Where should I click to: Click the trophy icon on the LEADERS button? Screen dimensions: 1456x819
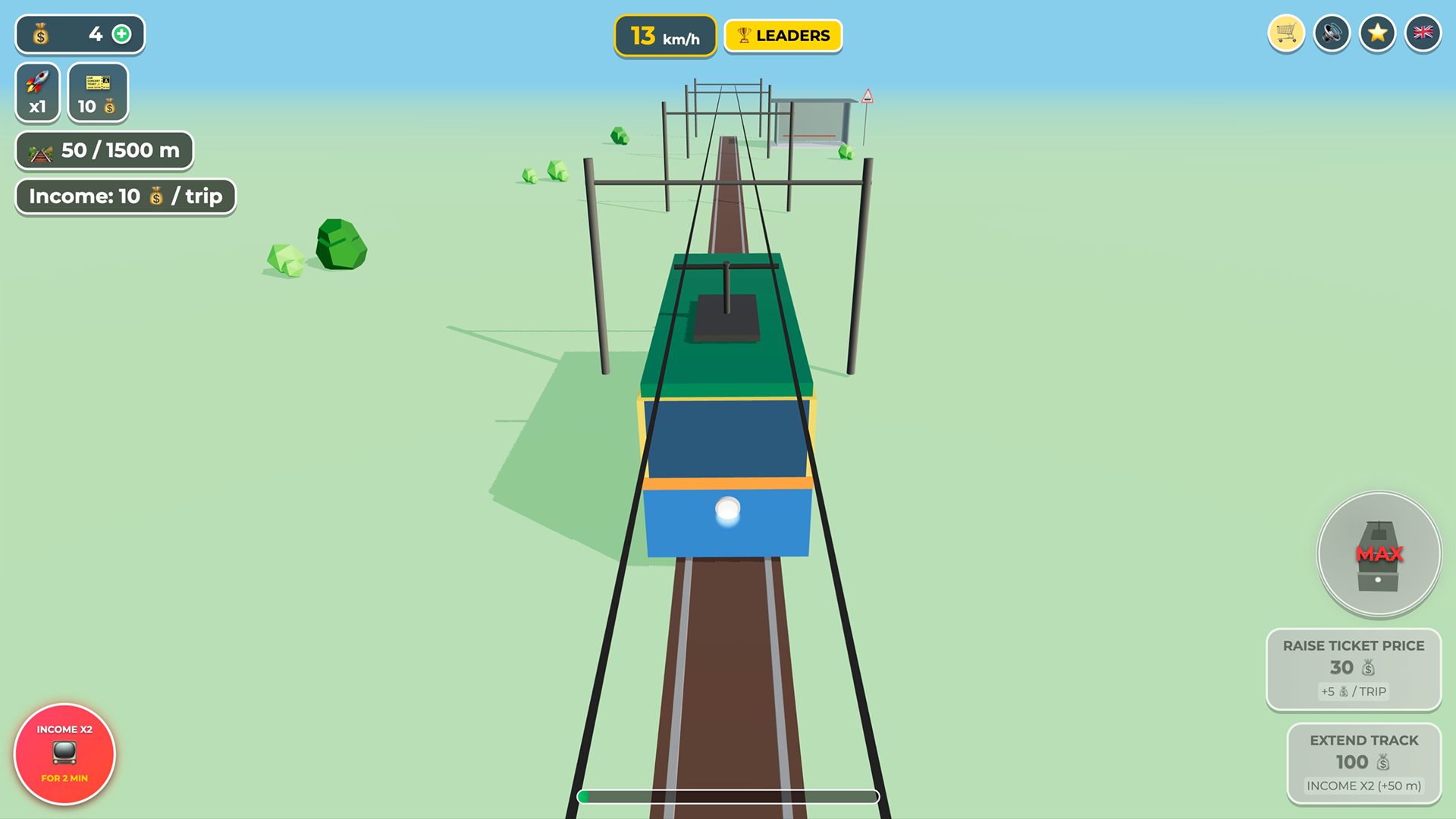point(745,34)
